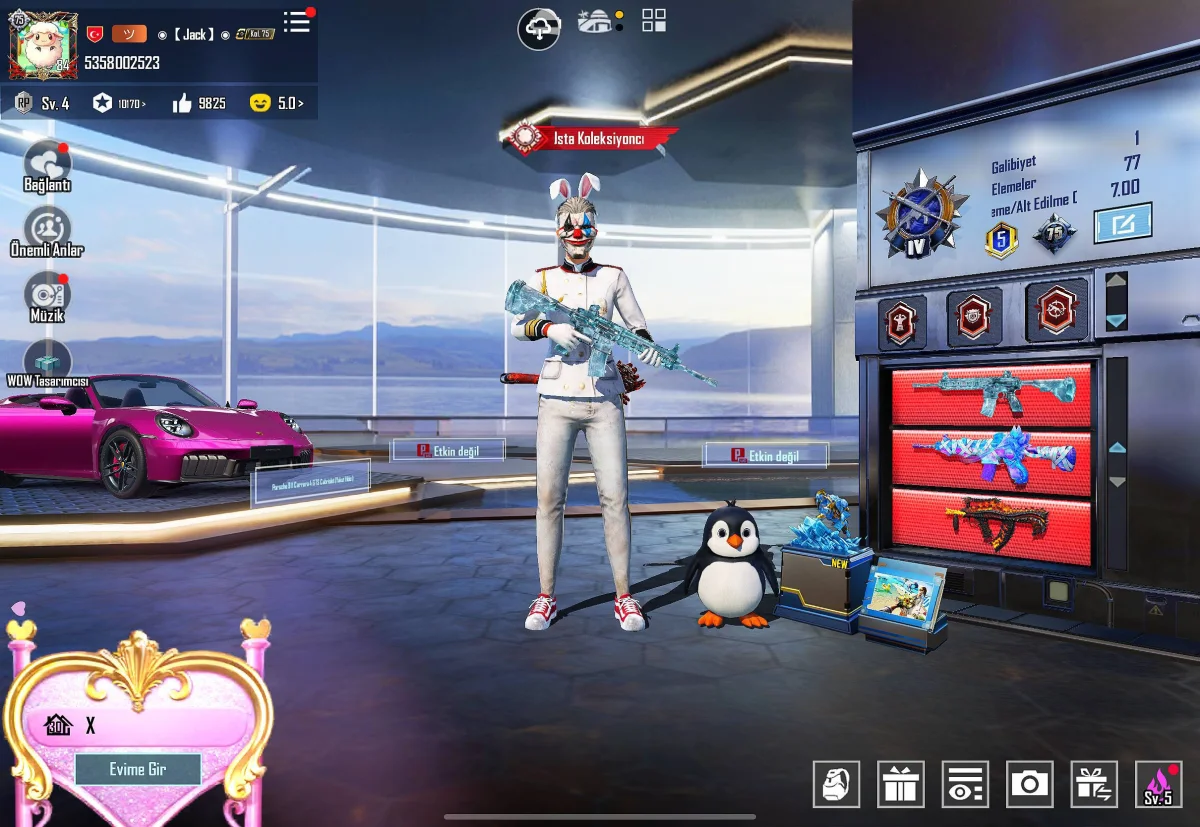Open the smiley 5.0 rating

[276, 103]
